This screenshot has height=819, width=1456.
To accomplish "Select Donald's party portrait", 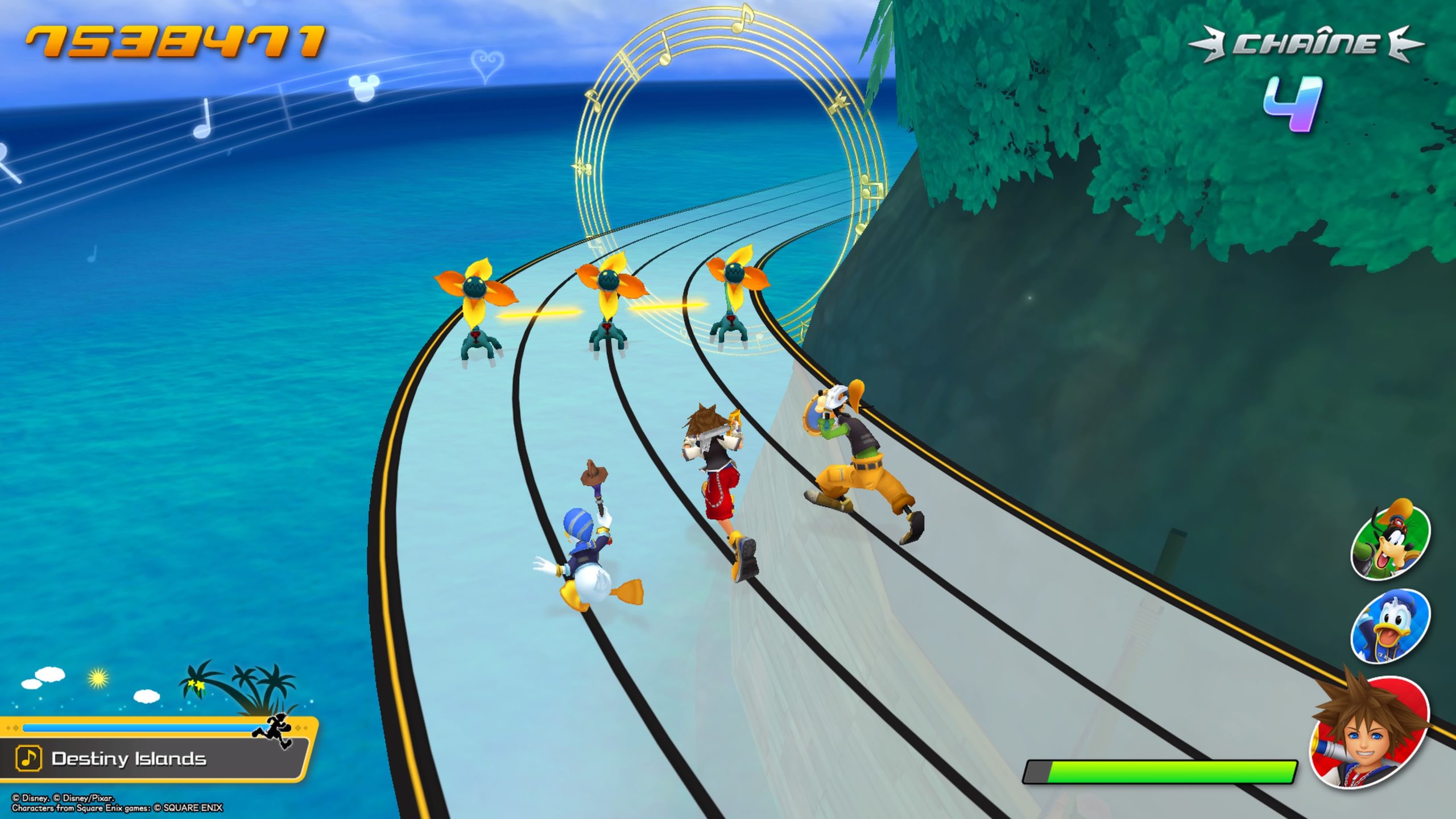I will coord(1389,627).
